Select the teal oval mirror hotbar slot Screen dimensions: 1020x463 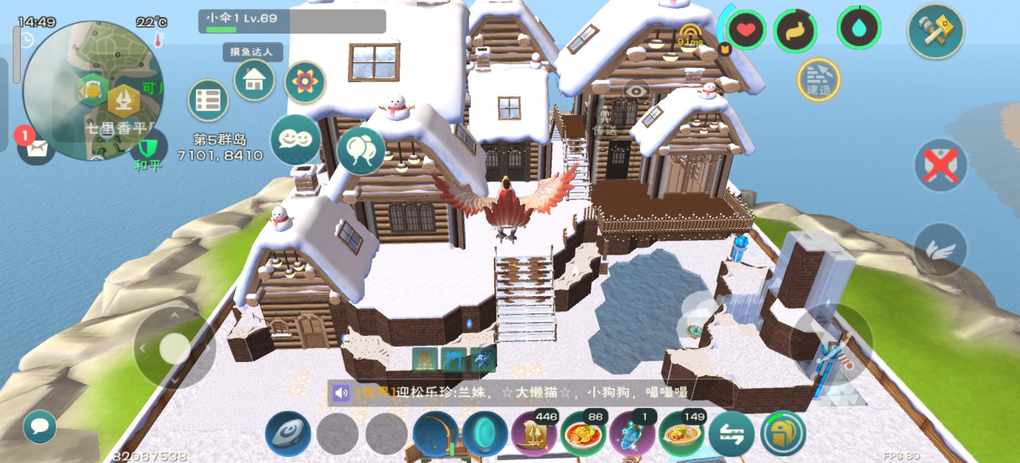point(485,435)
